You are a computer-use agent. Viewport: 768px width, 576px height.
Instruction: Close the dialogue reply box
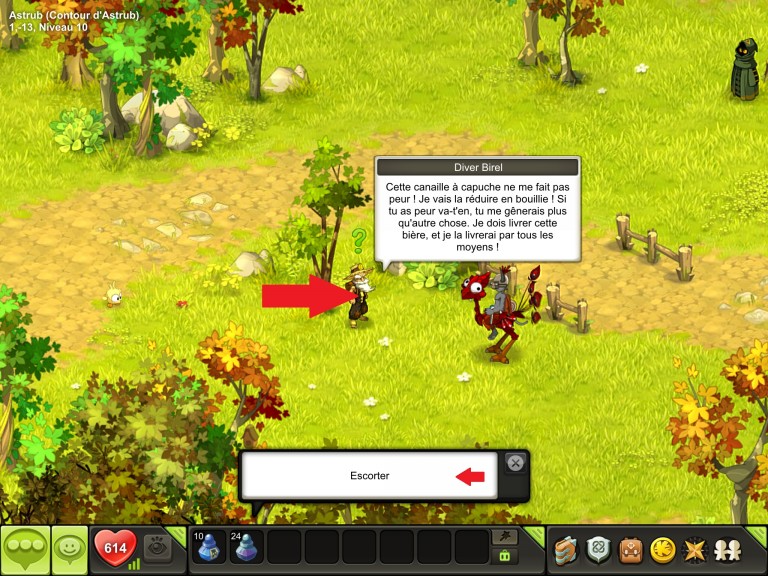pos(514,462)
